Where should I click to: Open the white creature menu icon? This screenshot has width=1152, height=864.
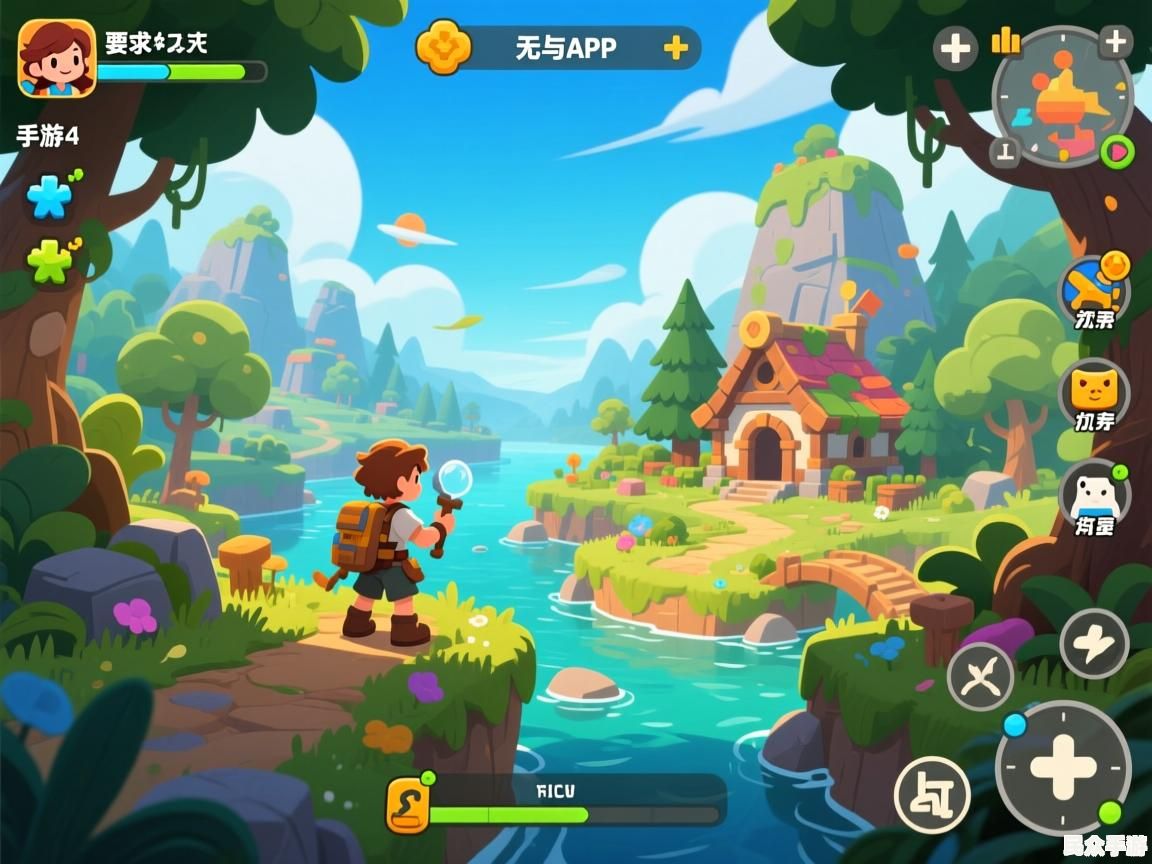(x=1094, y=494)
